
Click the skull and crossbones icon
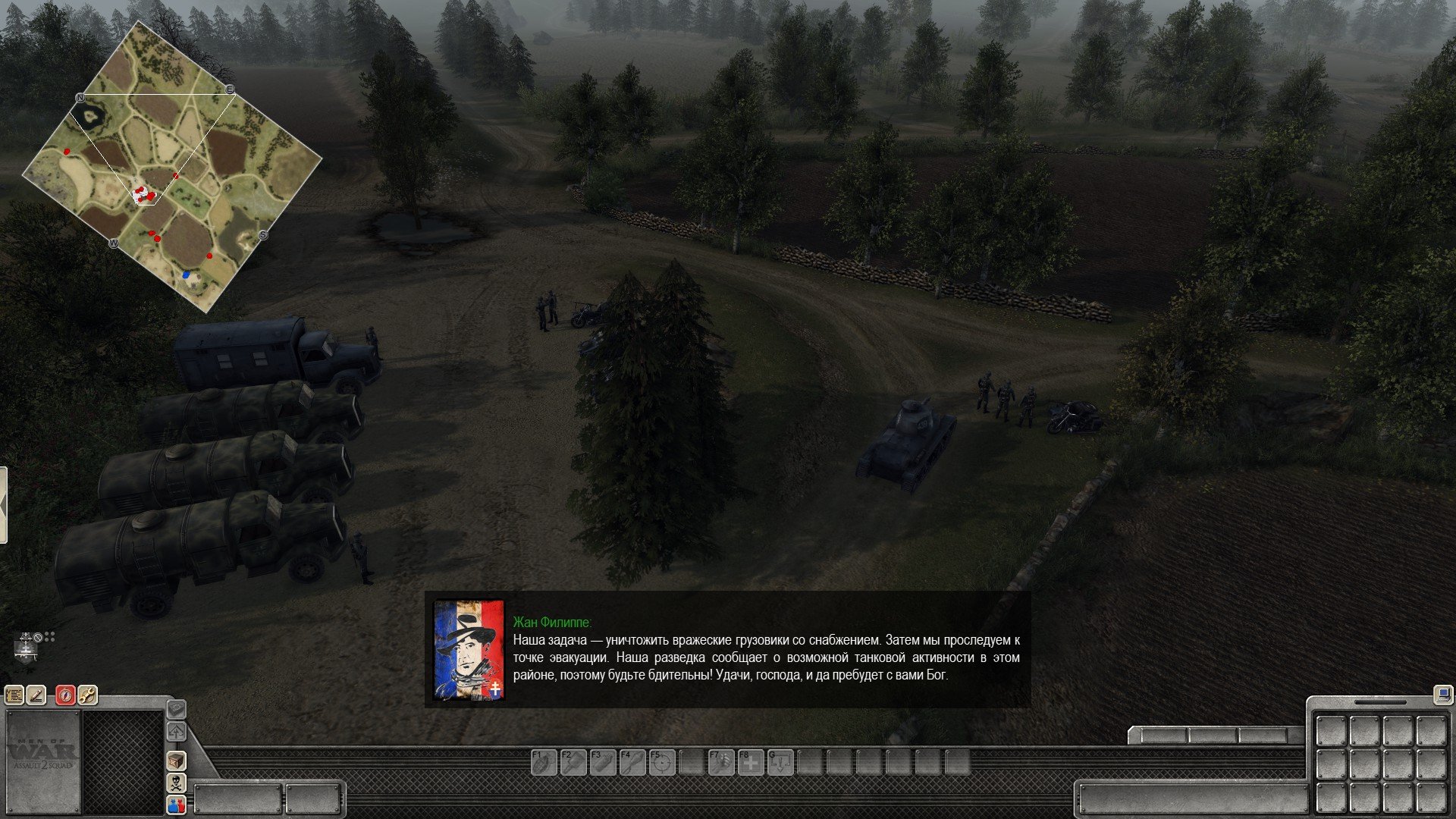[x=176, y=783]
